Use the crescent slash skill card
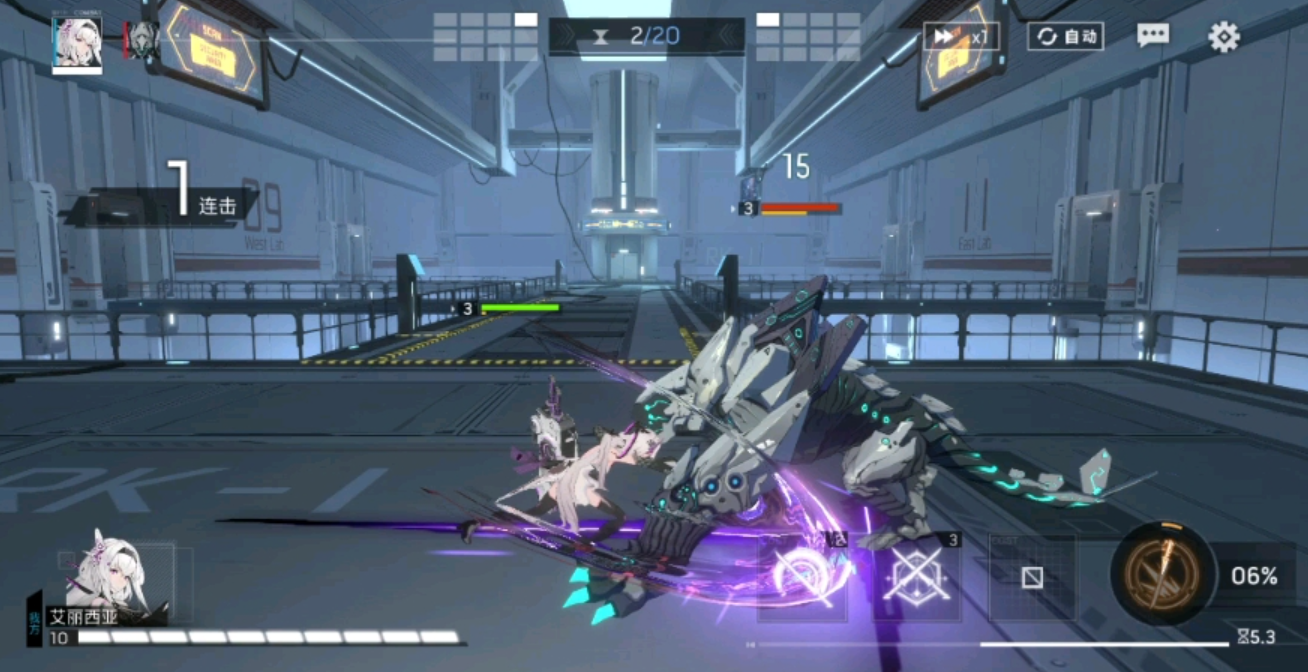1308x672 pixels. point(803,577)
